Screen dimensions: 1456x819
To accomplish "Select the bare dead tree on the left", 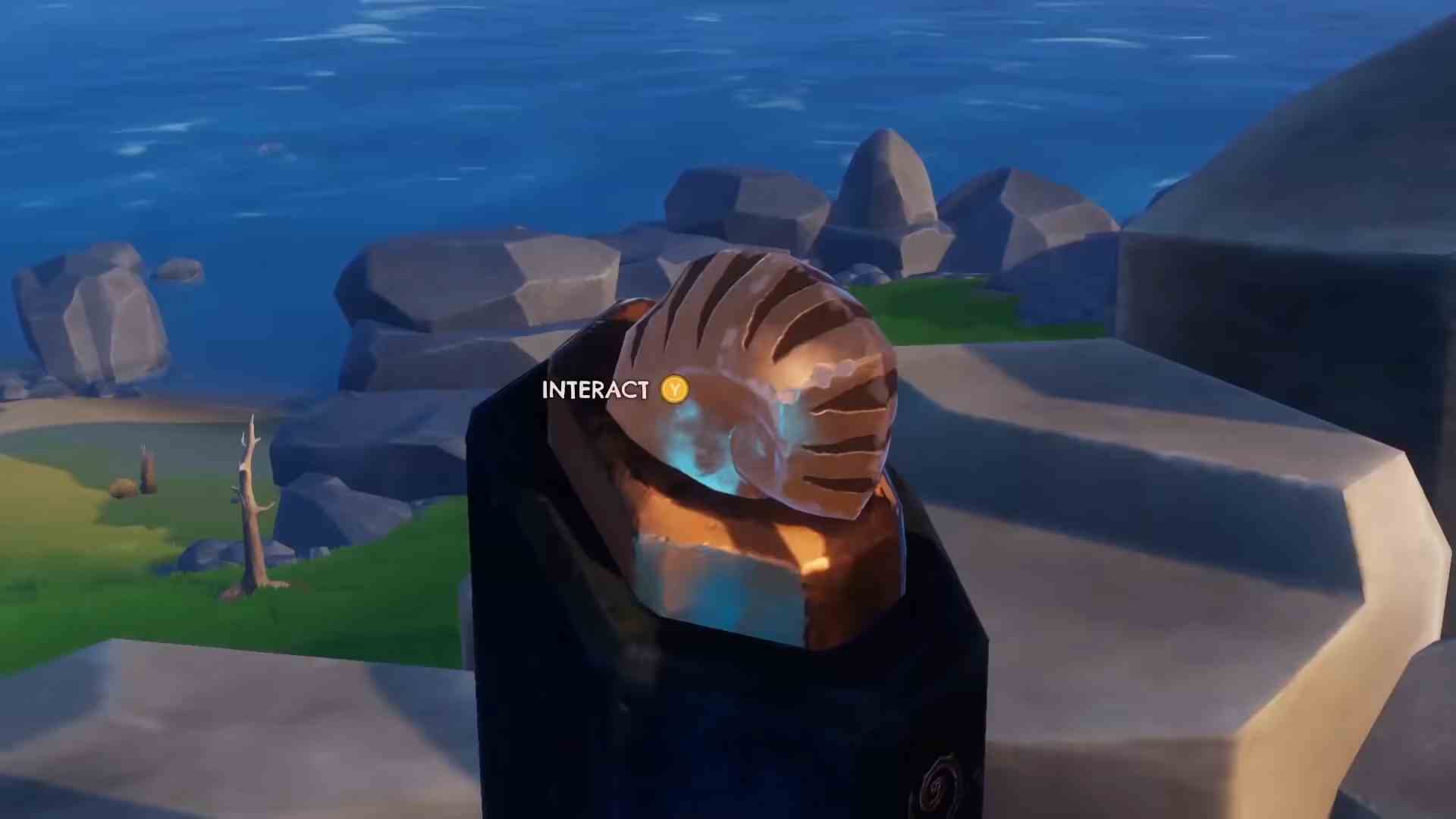I will [x=250, y=508].
